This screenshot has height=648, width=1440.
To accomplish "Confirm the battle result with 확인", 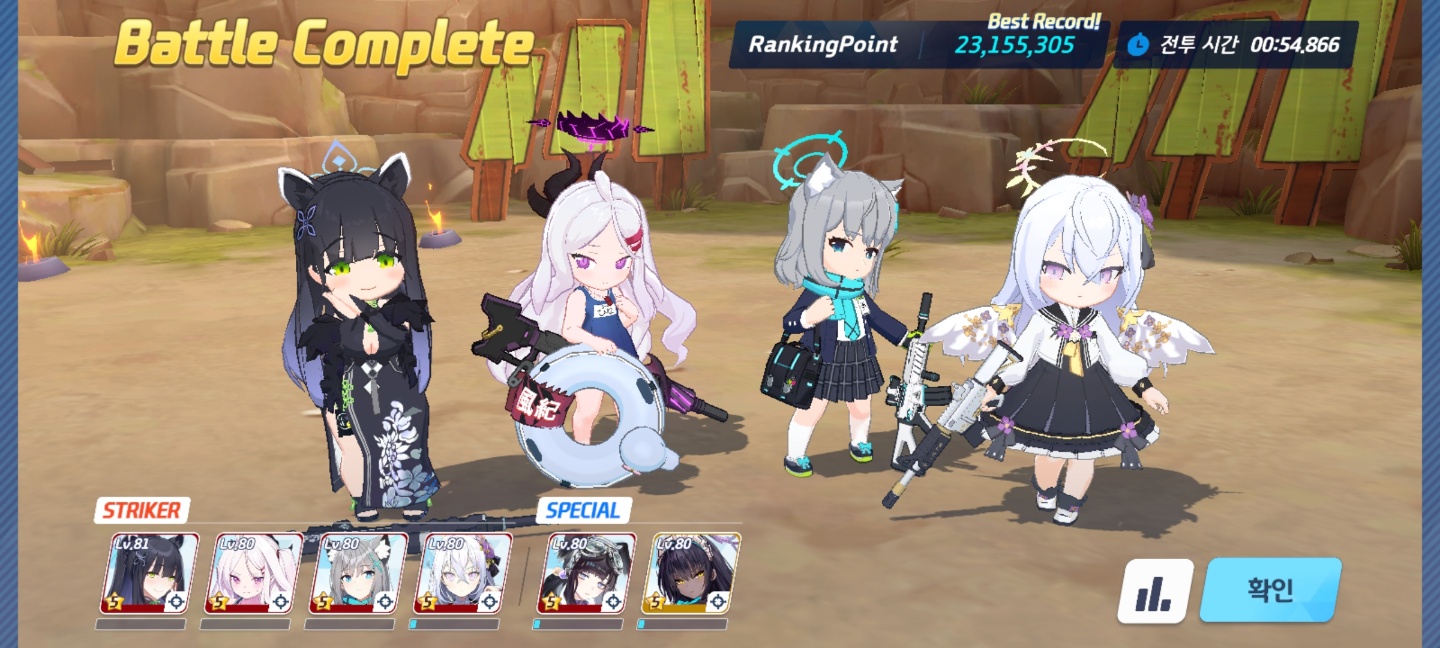I will point(1270,590).
